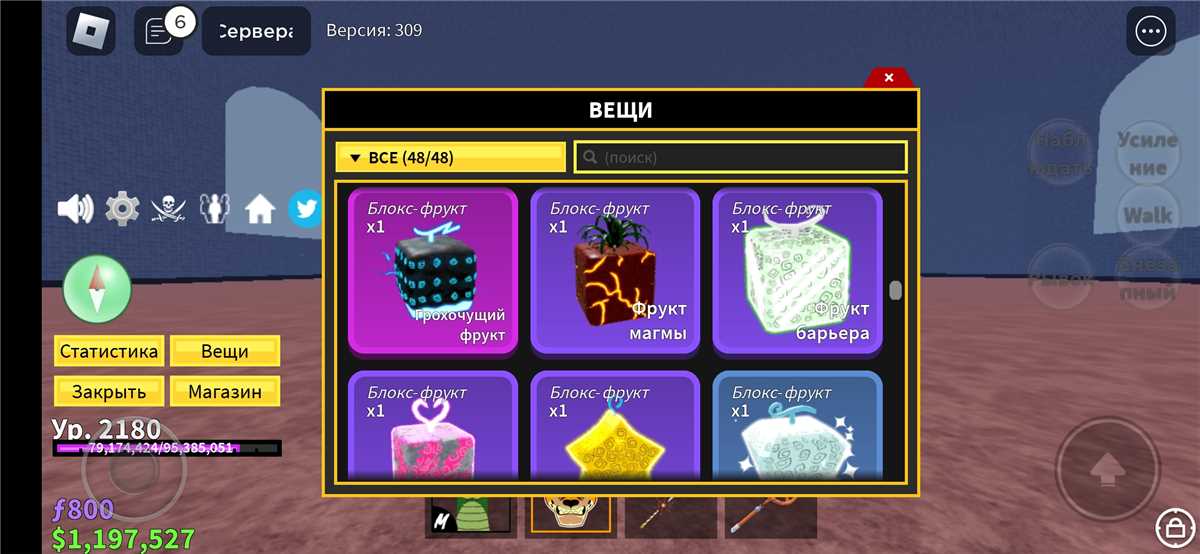Screen dimensions: 1200x554
Task: Select the Фрукт магмы item
Action: pyautogui.click(x=614, y=271)
